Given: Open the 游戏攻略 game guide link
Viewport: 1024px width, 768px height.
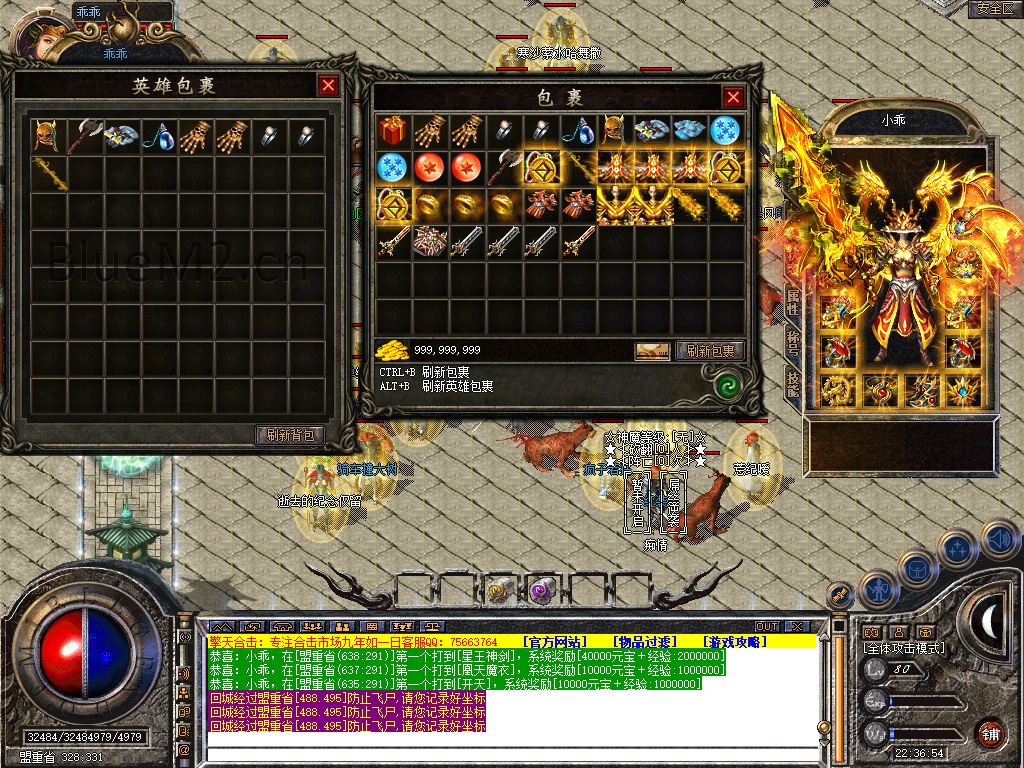Looking at the screenshot, I should coord(735,641).
